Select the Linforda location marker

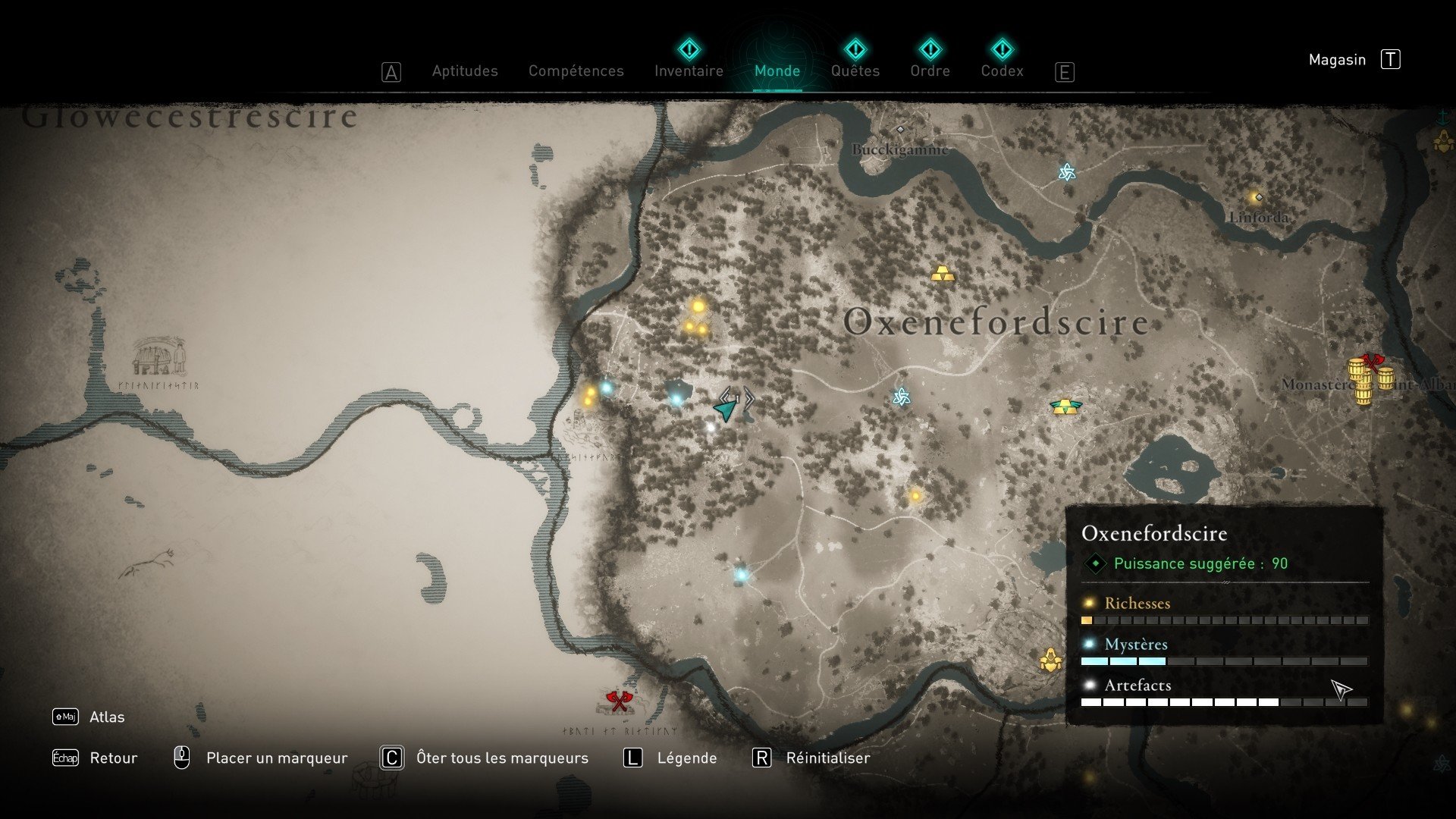tap(1259, 198)
